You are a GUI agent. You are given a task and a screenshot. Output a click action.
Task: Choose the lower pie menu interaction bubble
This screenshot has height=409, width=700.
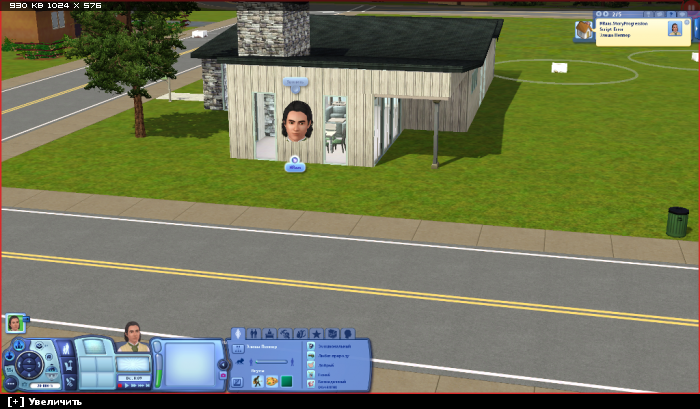(x=294, y=165)
